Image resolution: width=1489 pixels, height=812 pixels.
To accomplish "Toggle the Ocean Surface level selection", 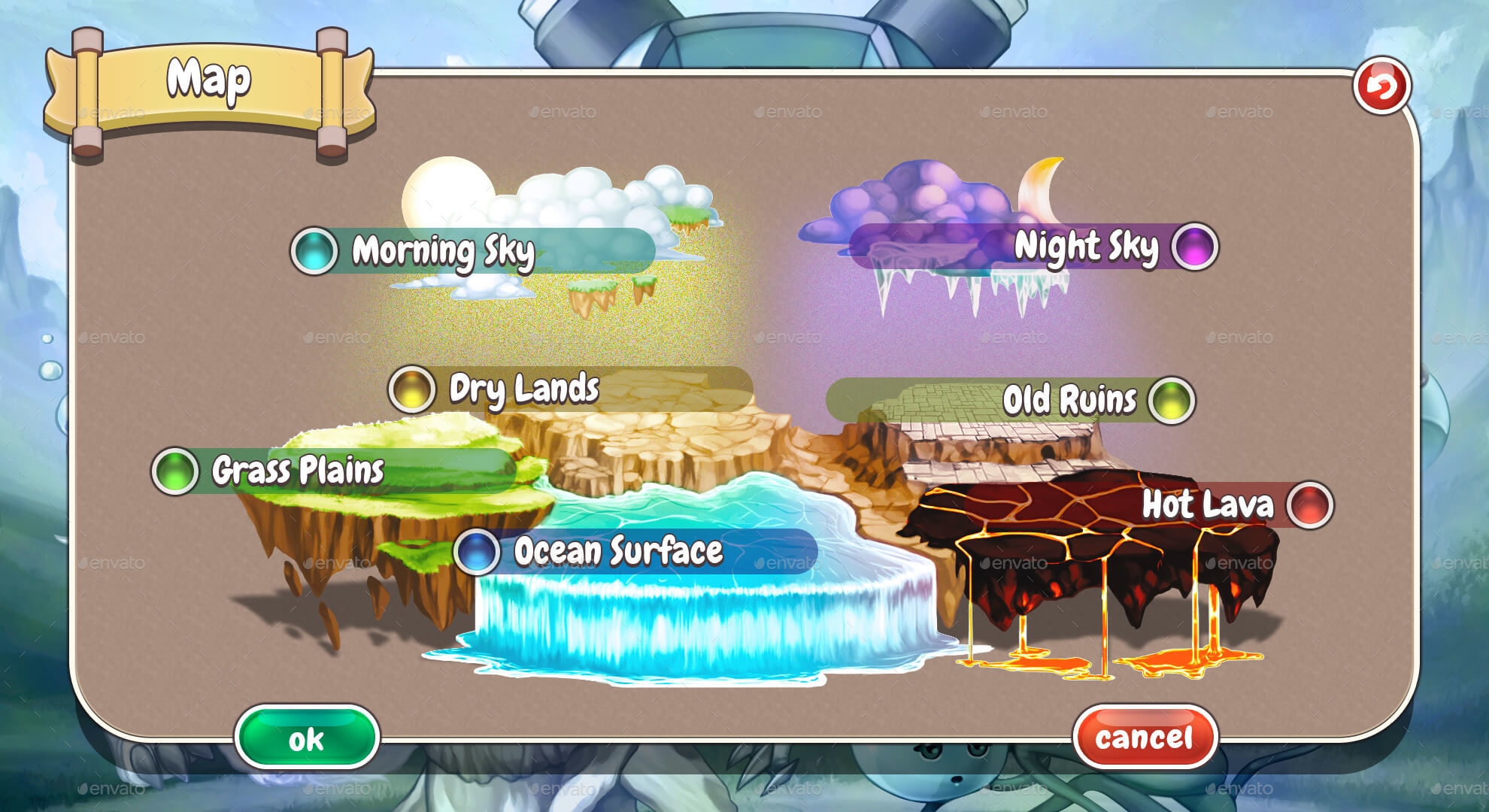I will pos(617,551).
